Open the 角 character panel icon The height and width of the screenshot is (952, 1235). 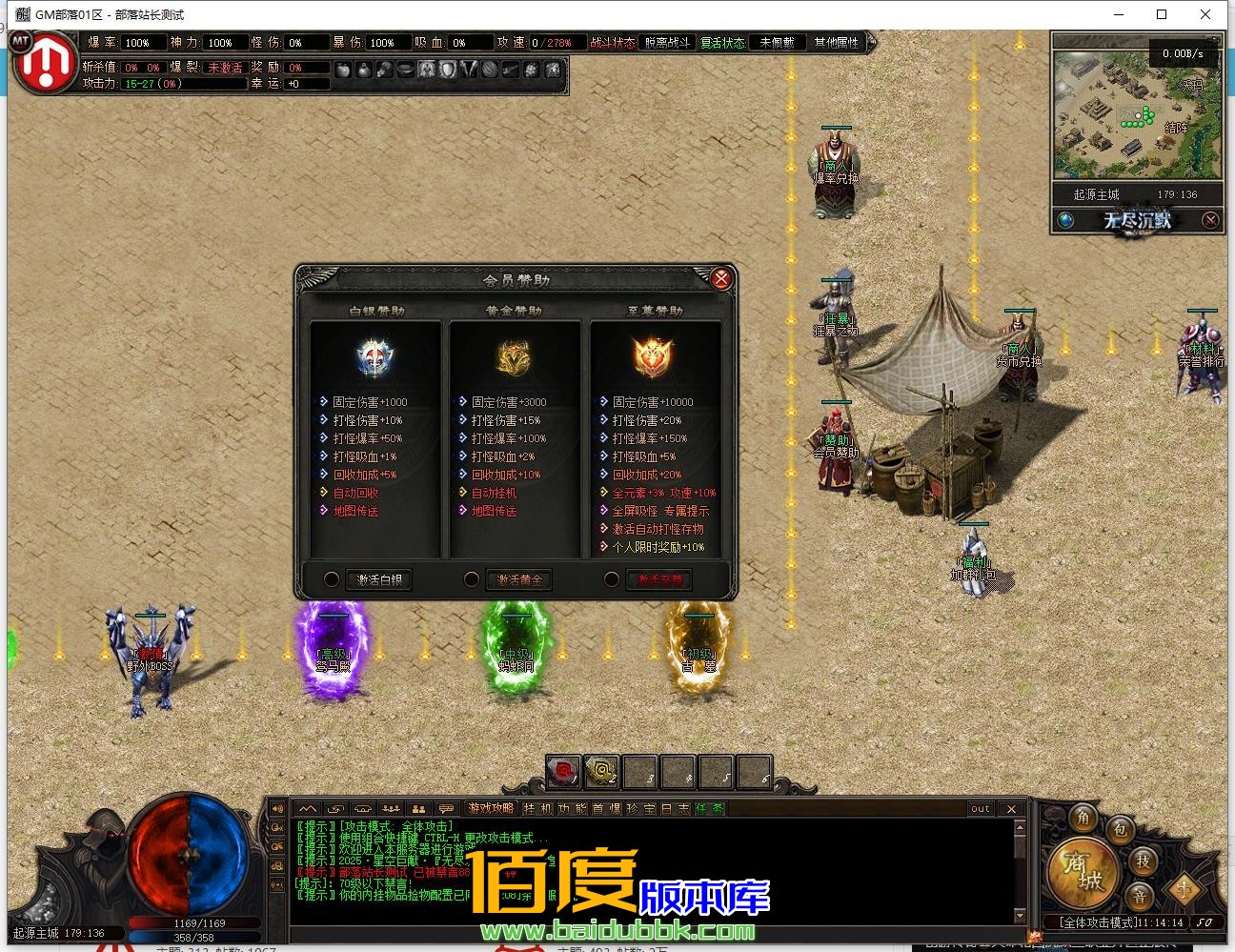[1083, 817]
